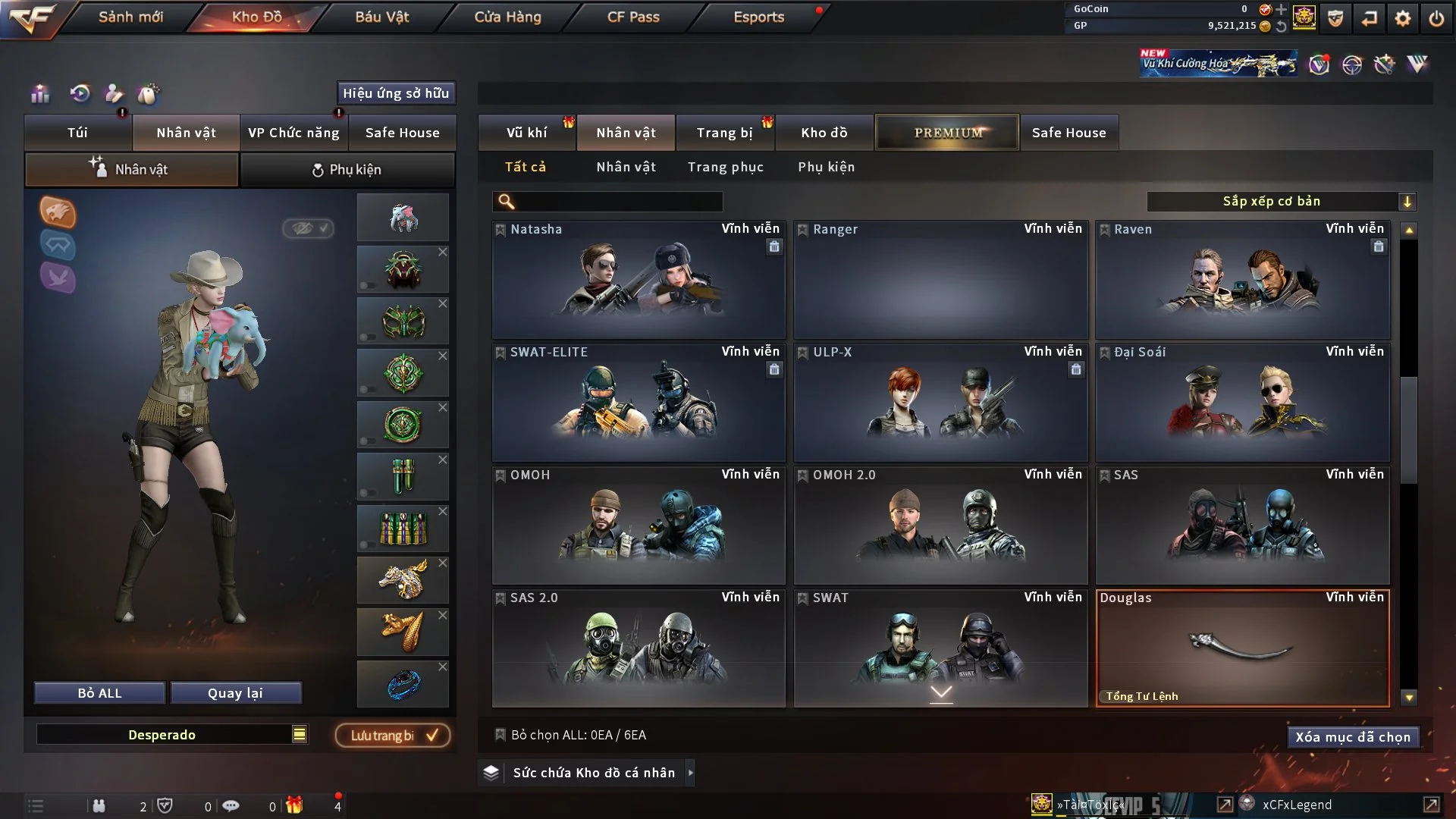Go to Sảnh mới lobby
Image resolution: width=1456 pixels, height=819 pixels.
(x=130, y=17)
